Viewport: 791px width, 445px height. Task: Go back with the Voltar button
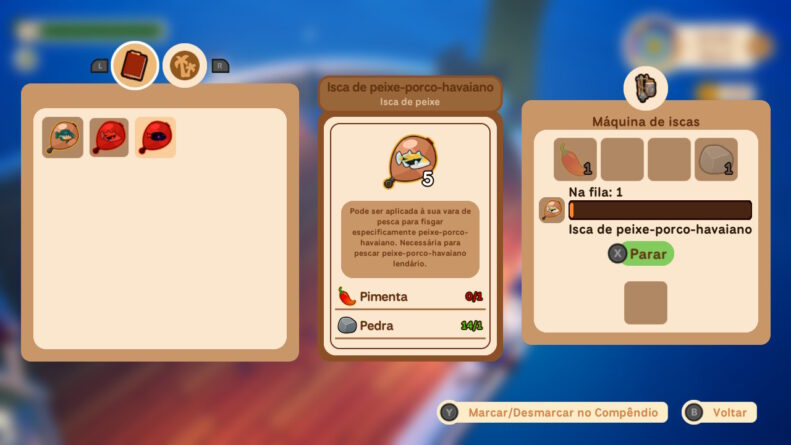click(x=719, y=412)
